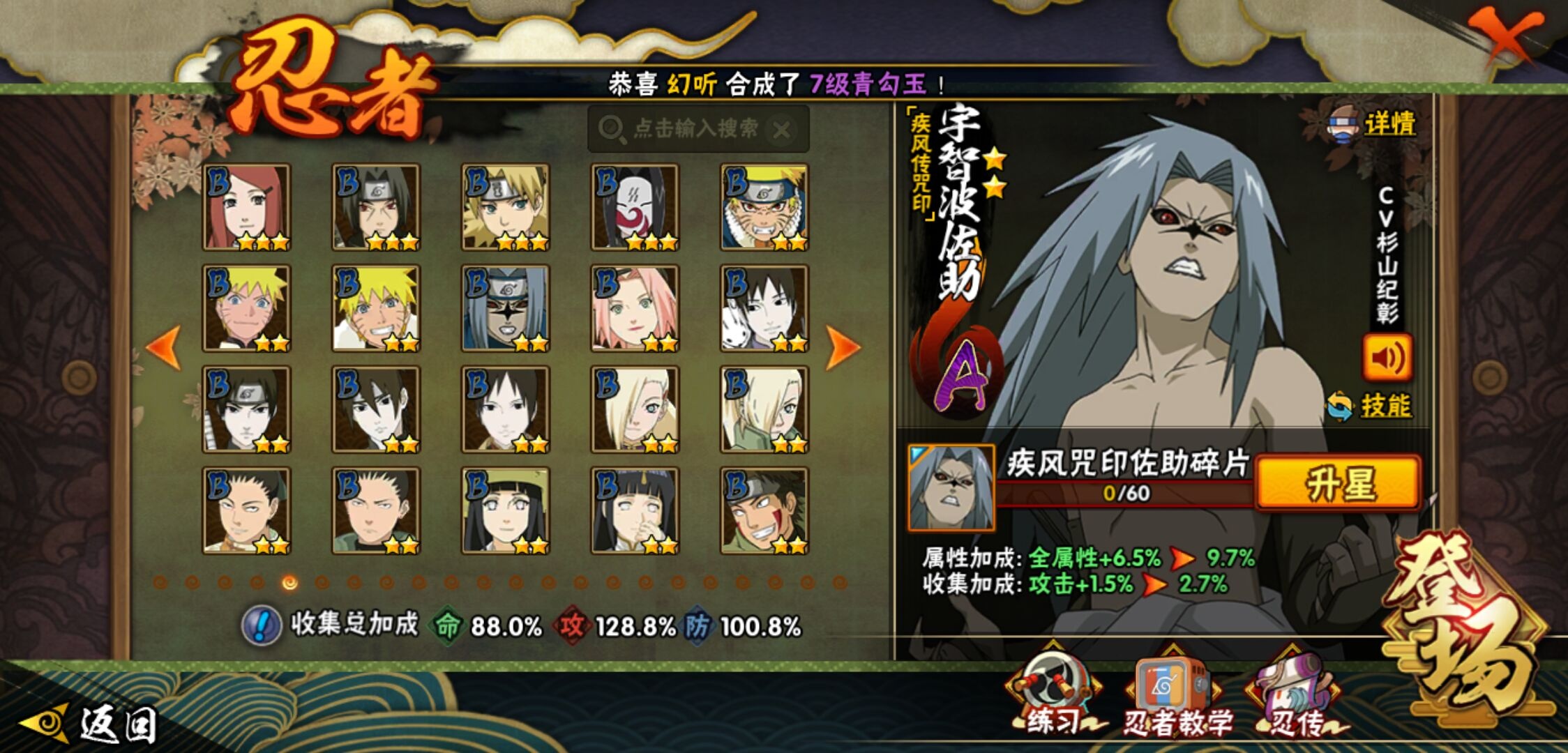Screen dimensions: 1568x753
Task: Play the character voice sound button
Action: (1387, 358)
